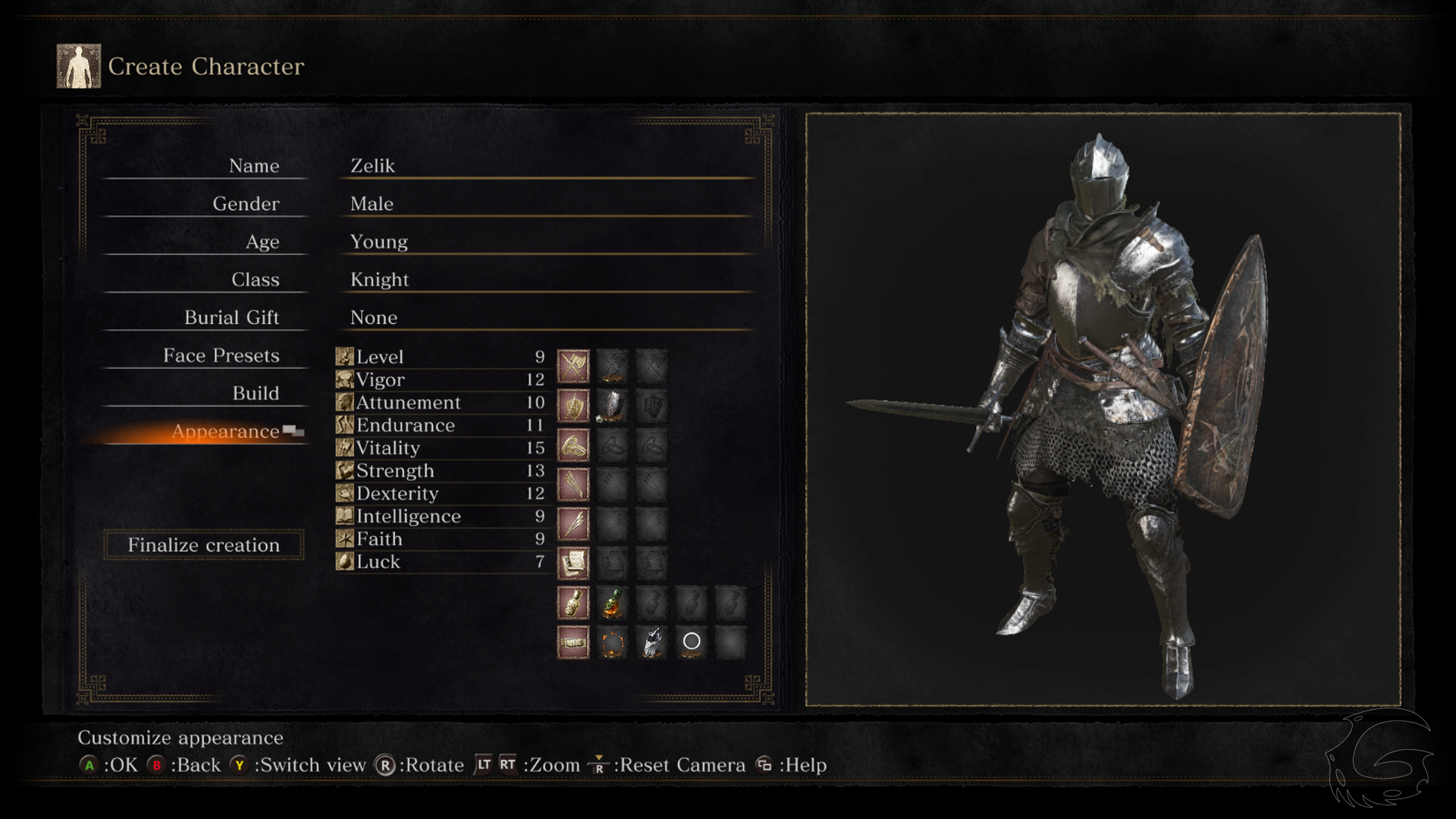Open Face Presets
The width and height of the screenshot is (1456, 819).
[x=221, y=356]
